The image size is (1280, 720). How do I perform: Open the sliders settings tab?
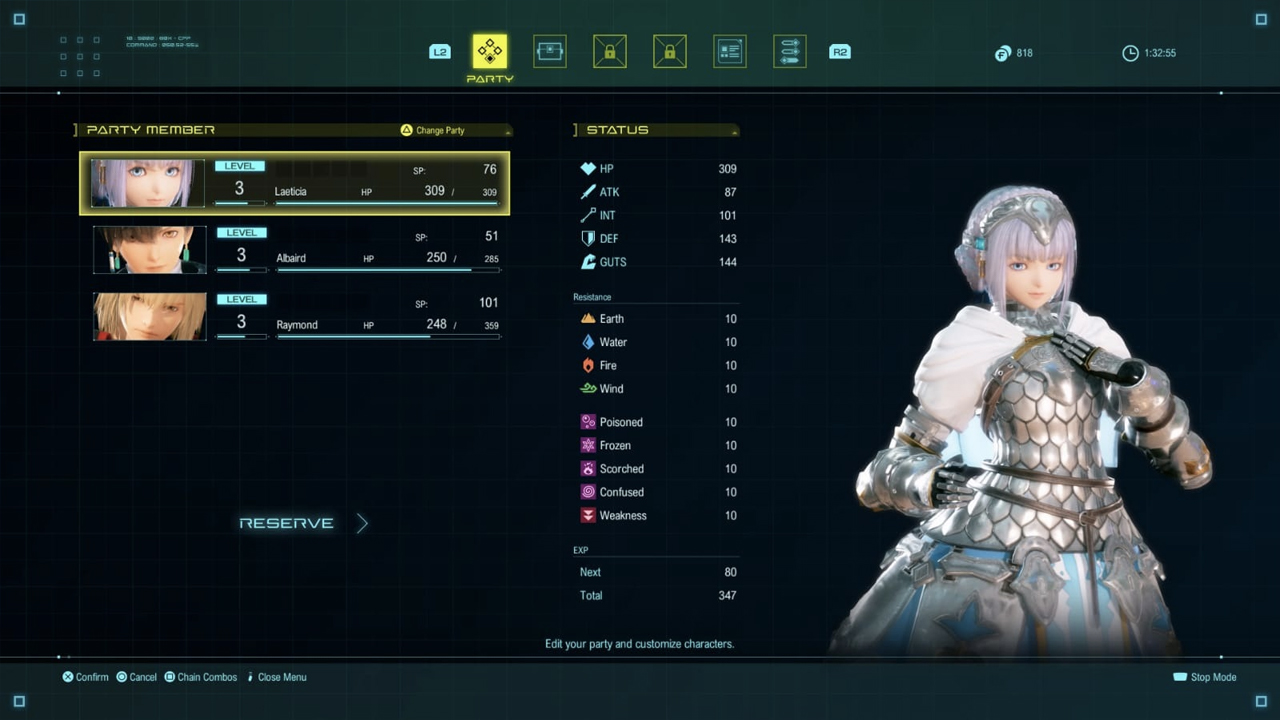tap(789, 52)
